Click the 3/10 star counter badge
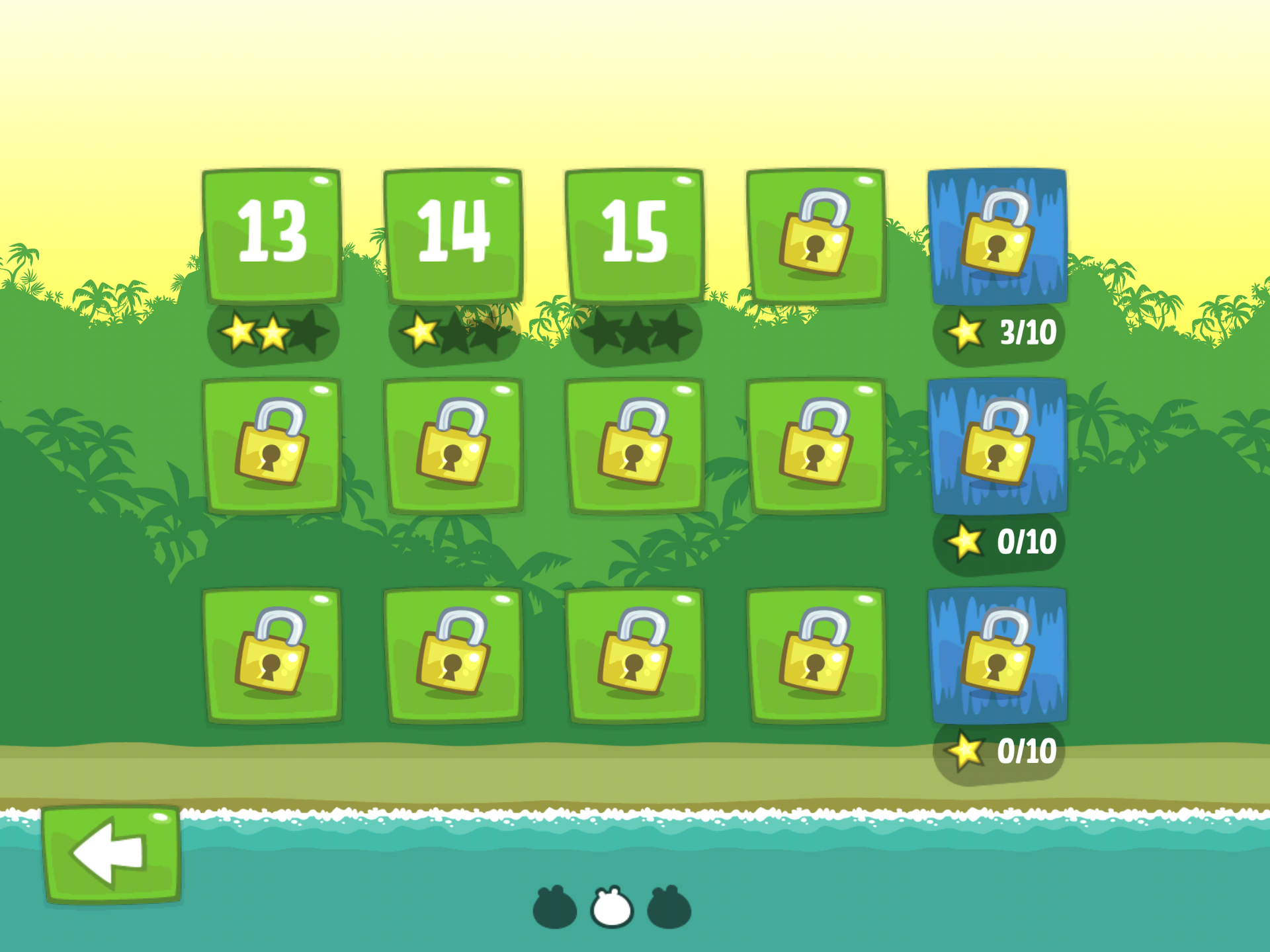 [999, 334]
